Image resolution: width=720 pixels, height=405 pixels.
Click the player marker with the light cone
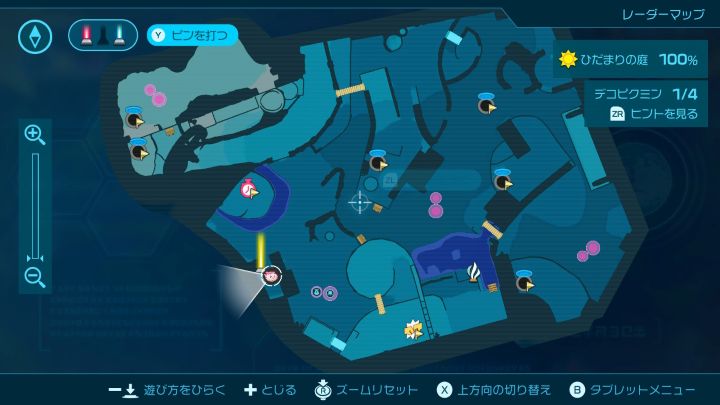(x=270, y=274)
